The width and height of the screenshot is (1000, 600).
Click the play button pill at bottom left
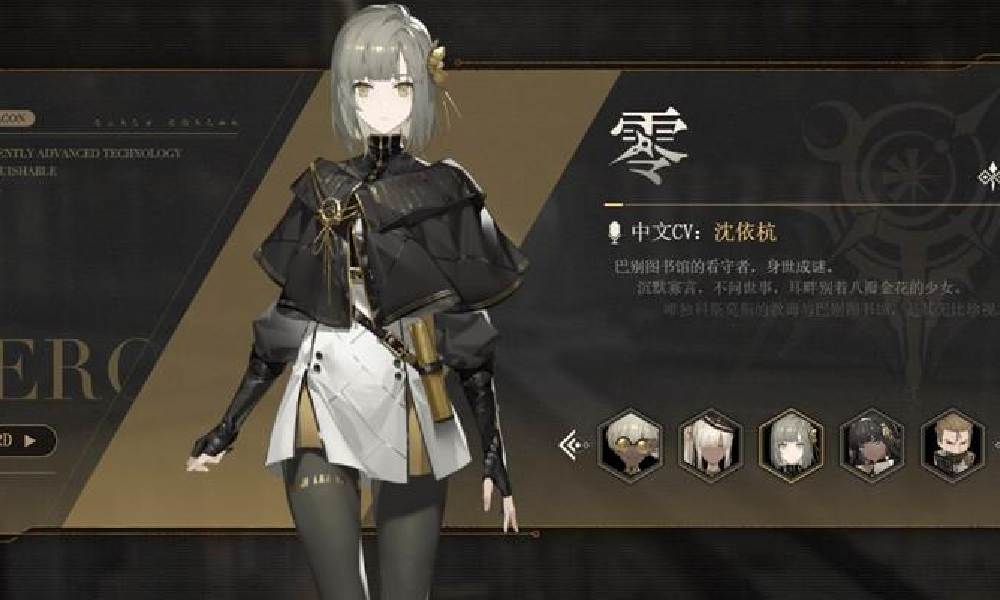[24, 440]
